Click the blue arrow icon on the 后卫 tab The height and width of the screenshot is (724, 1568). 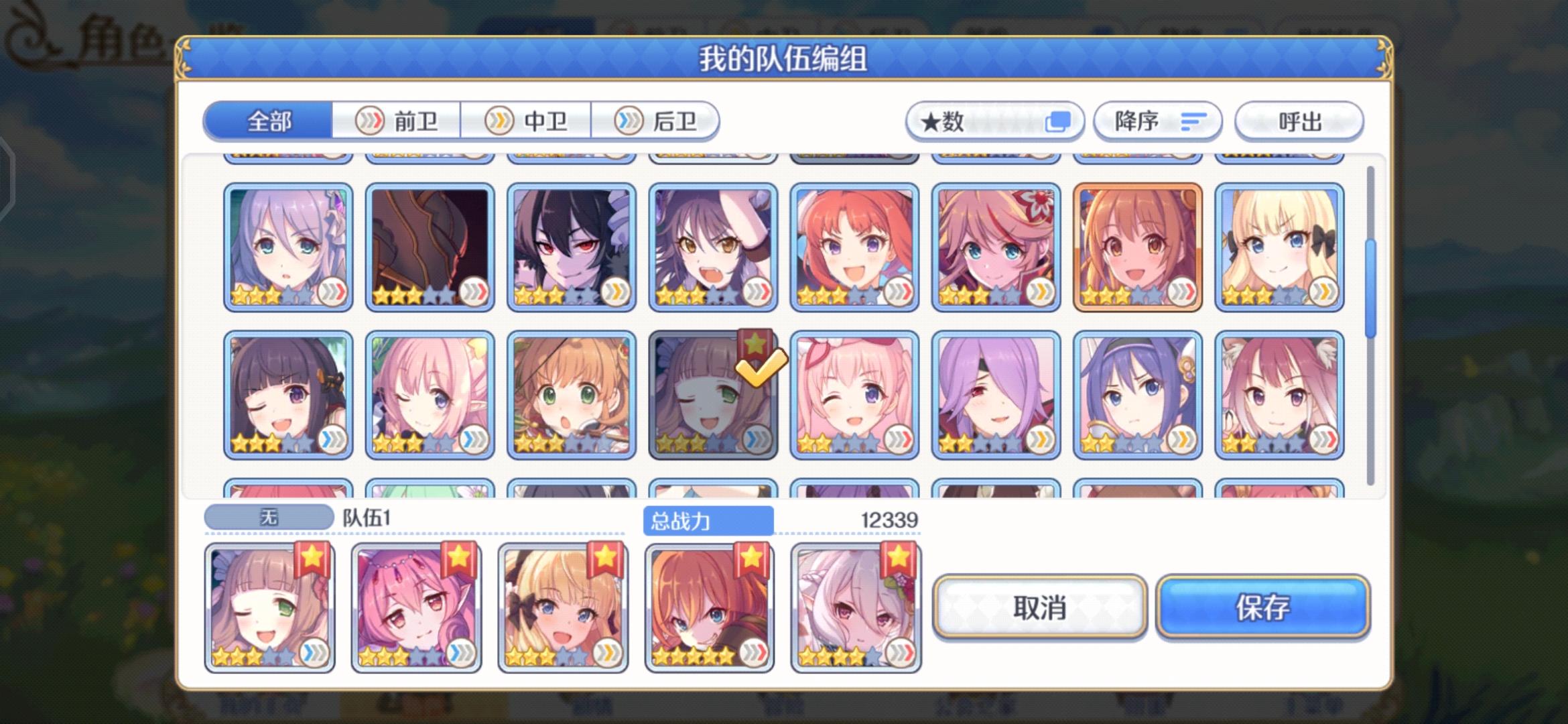pyautogui.click(x=628, y=120)
